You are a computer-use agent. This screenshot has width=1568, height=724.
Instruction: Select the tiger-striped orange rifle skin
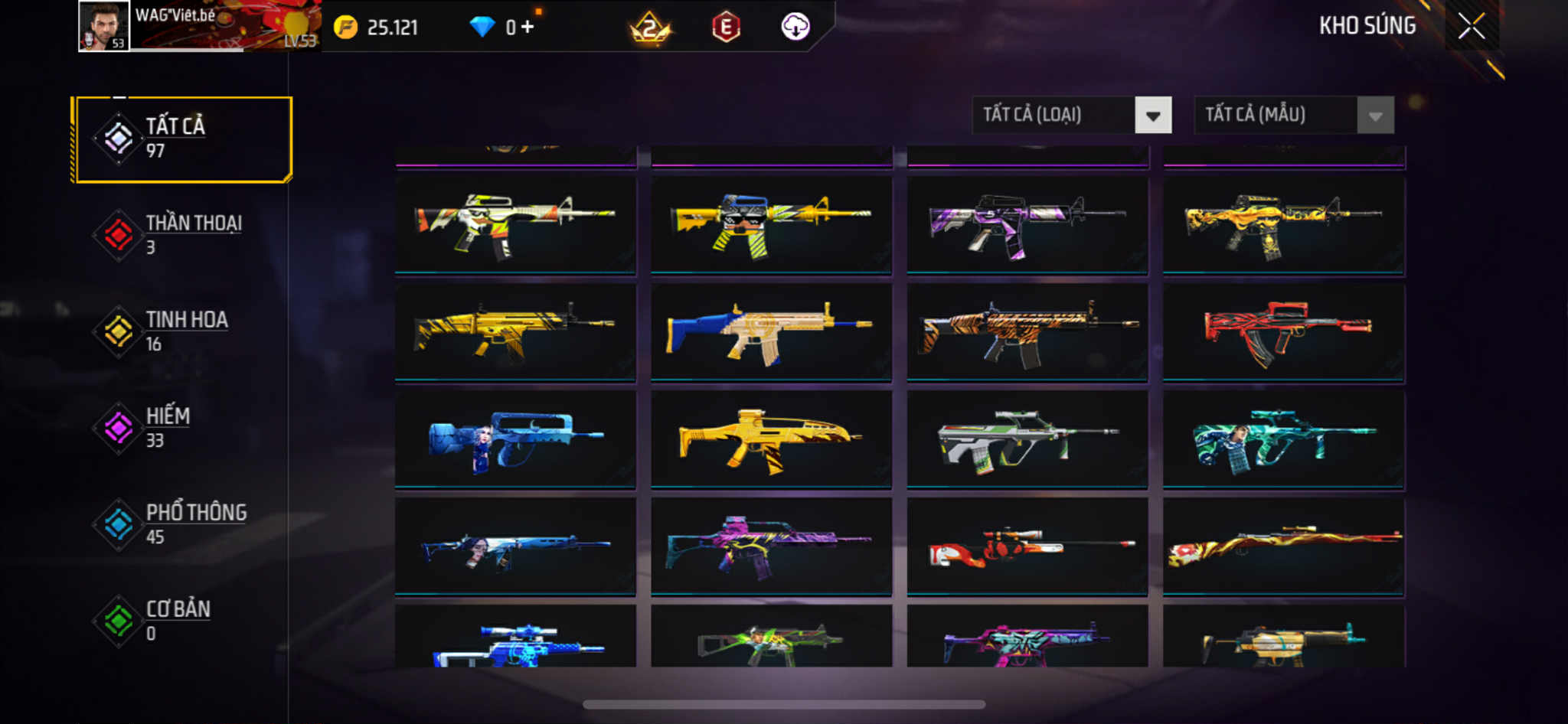tap(1027, 331)
